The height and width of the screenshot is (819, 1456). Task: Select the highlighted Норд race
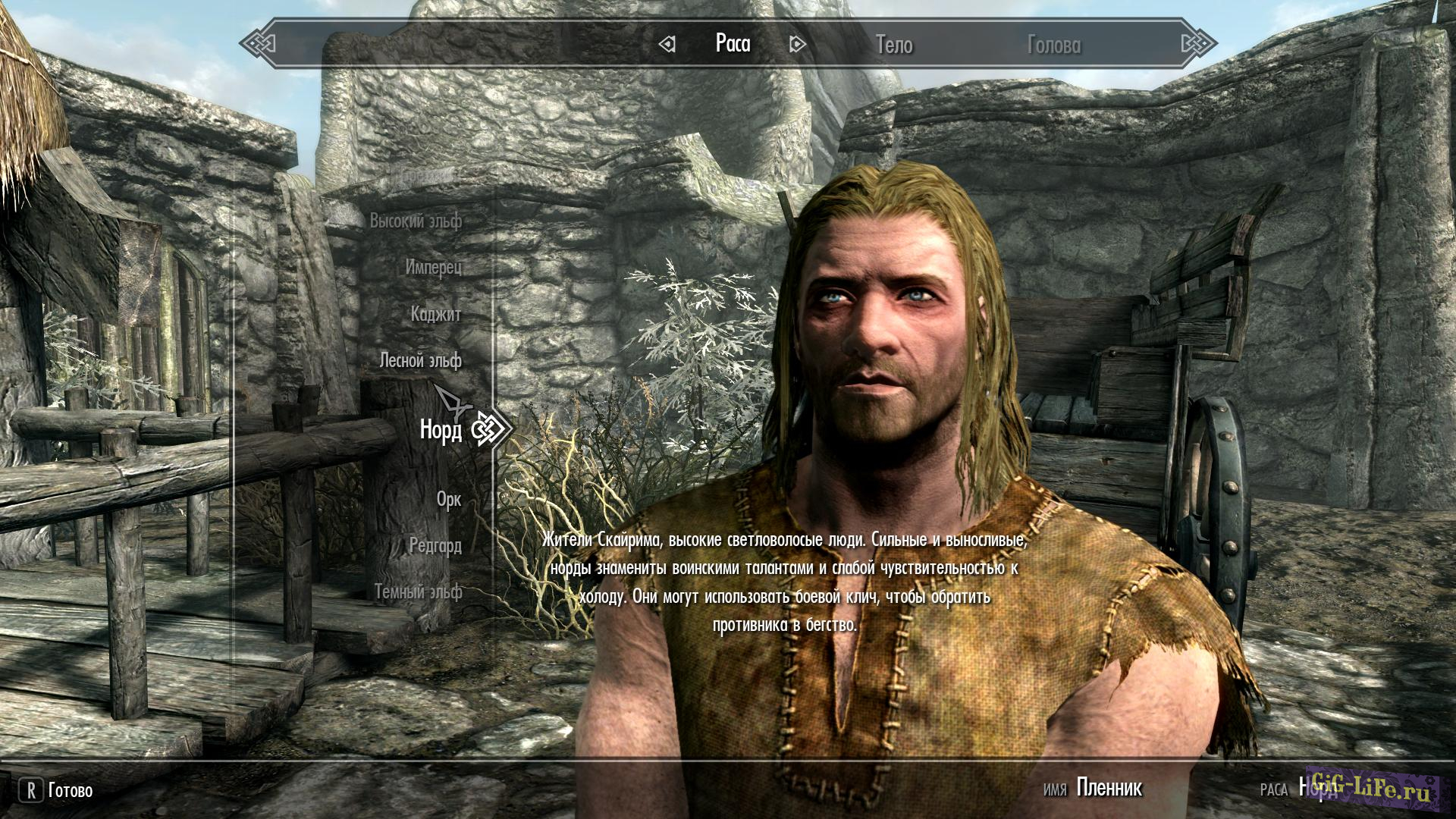pos(441,430)
